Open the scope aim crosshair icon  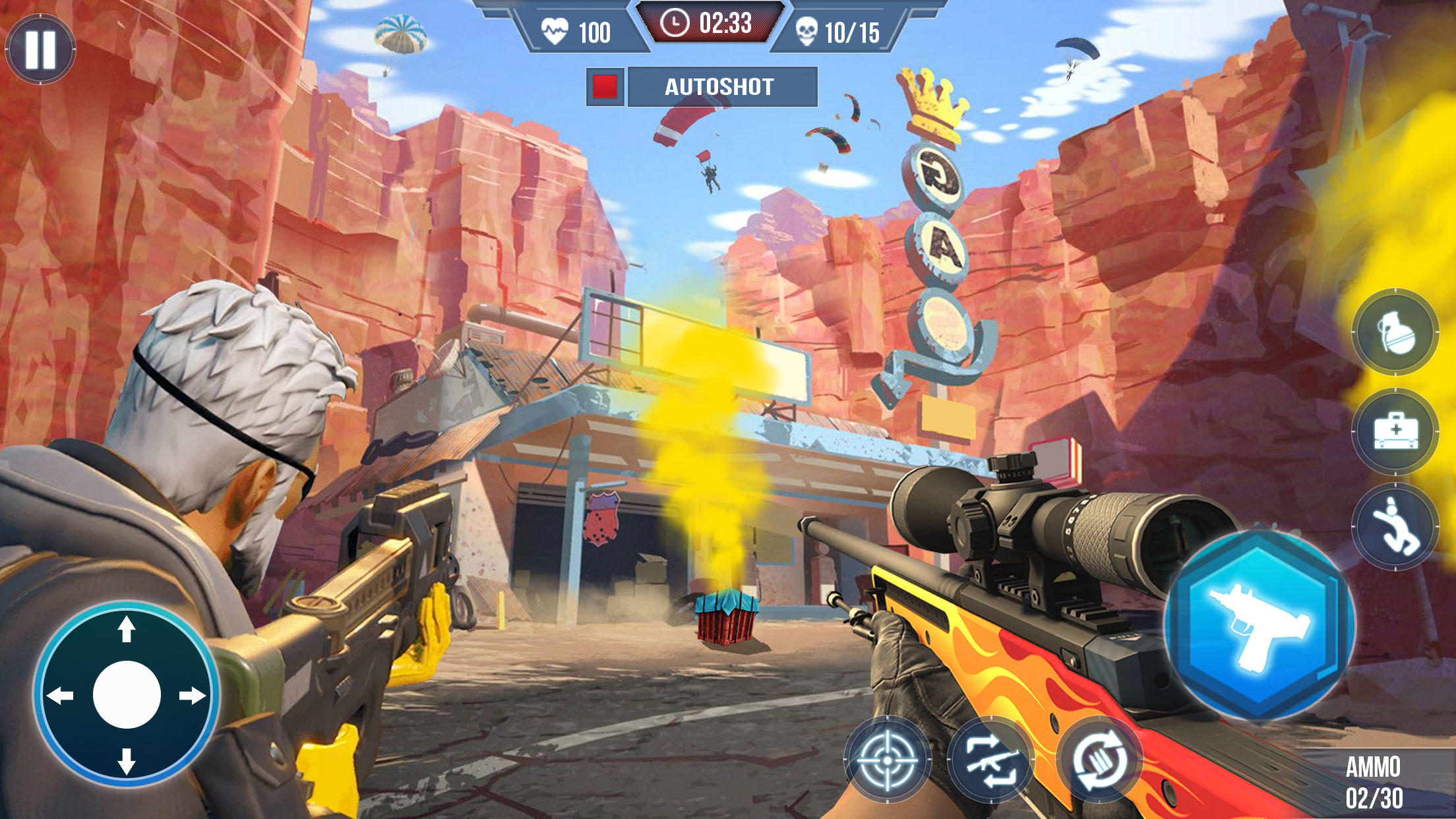(887, 760)
